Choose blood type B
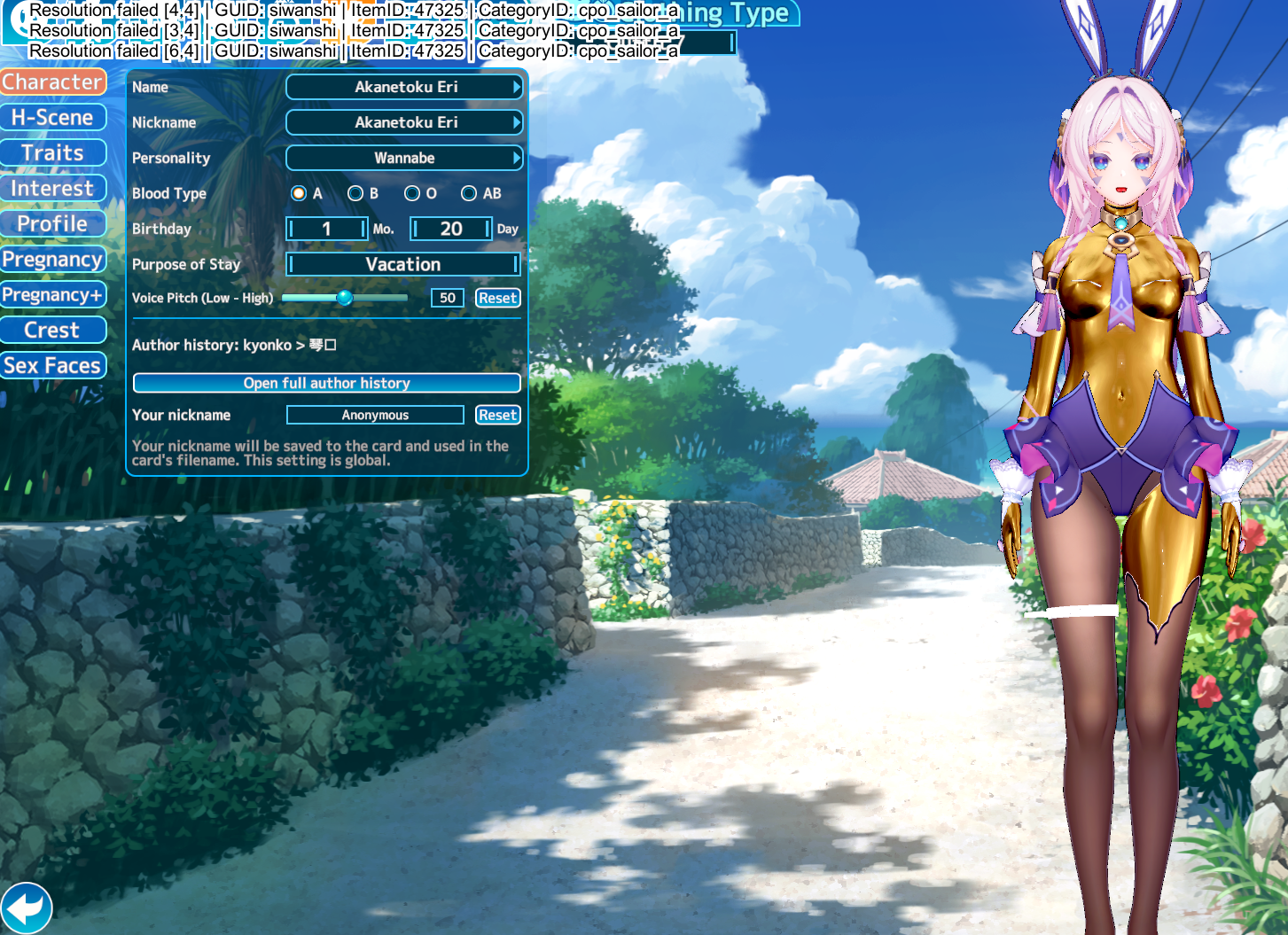Viewport: 1288px width, 935px height. coord(355,193)
